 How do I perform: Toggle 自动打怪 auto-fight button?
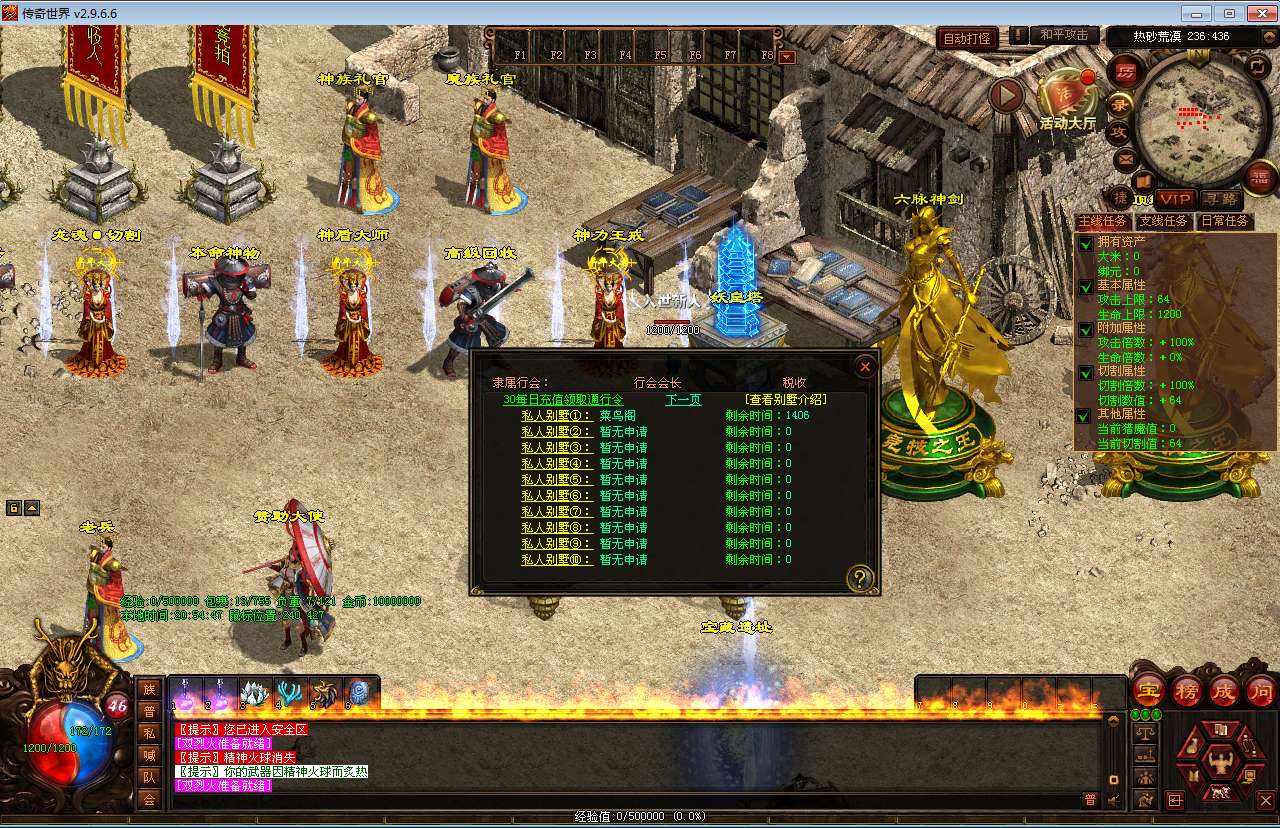point(968,39)
